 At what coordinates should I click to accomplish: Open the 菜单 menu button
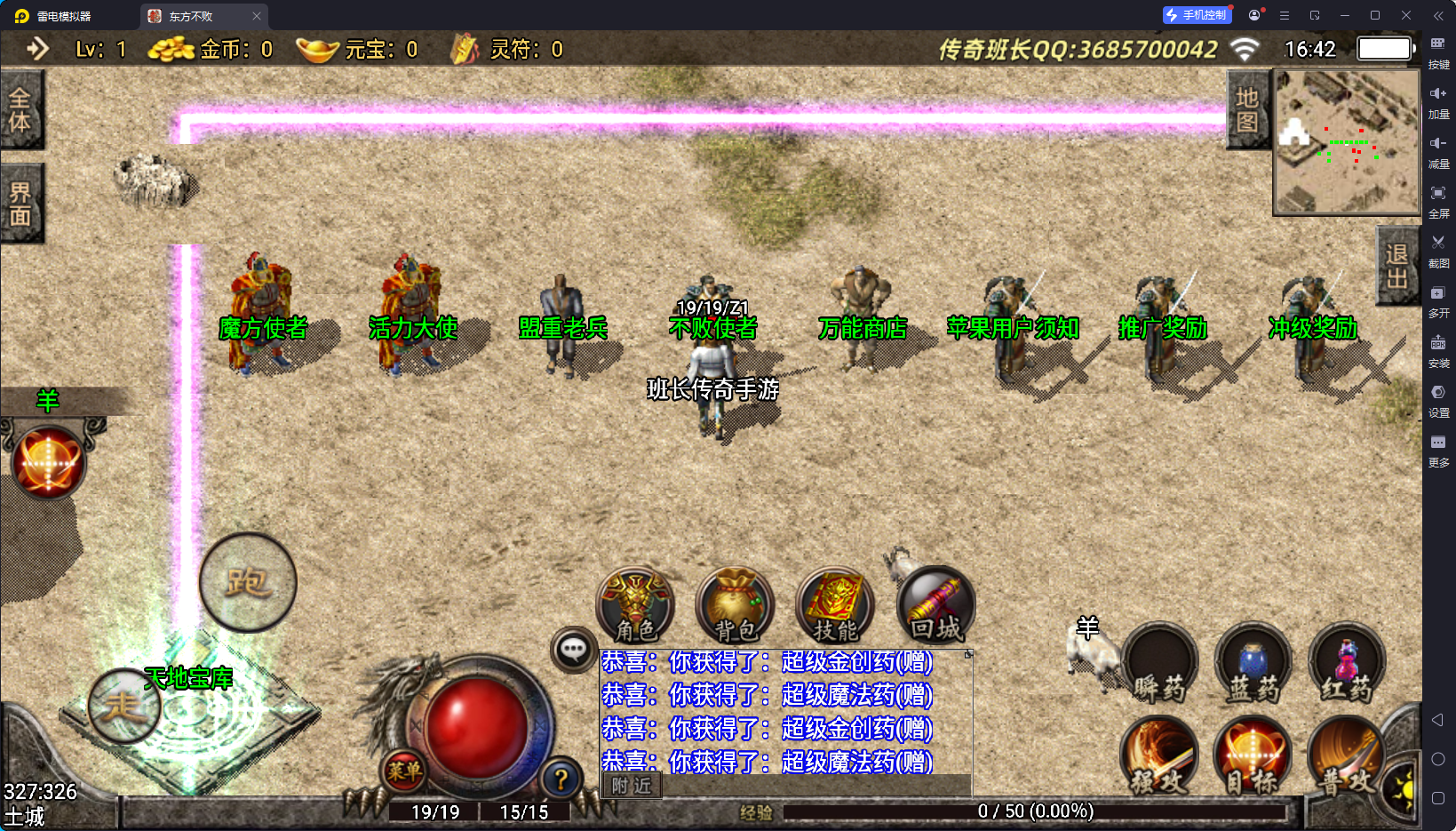point(404,771)
